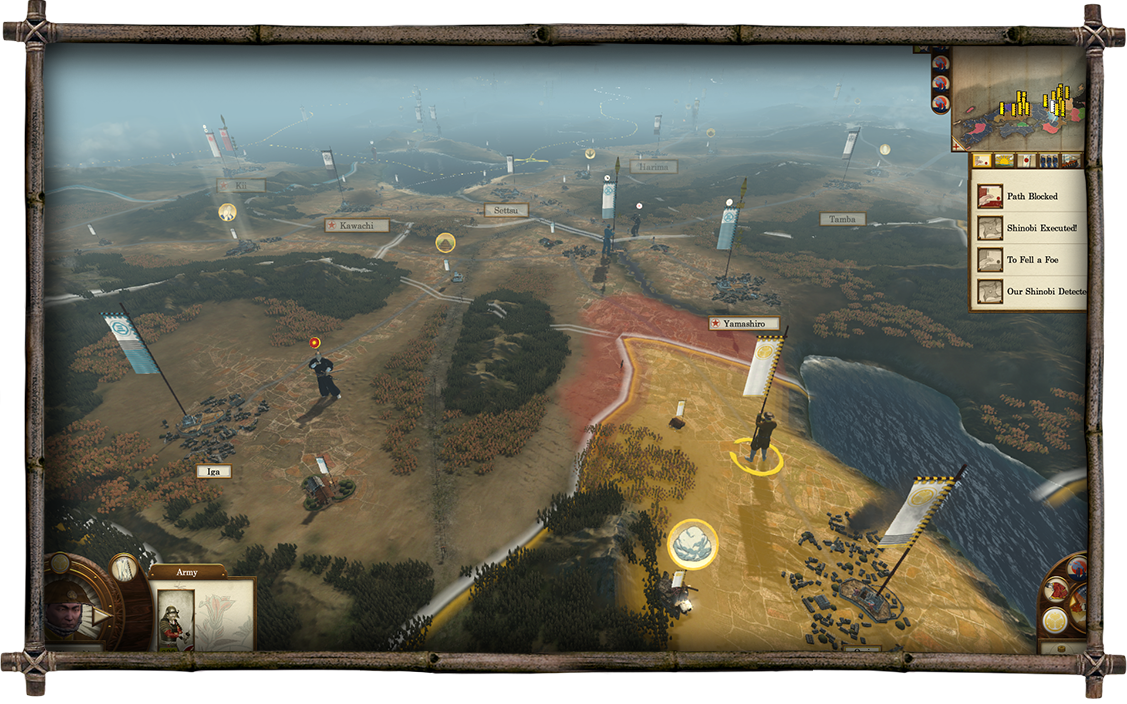Open the Army panel header tab
This screenshot has height=704, width=1127.
[x=187, y=572]
